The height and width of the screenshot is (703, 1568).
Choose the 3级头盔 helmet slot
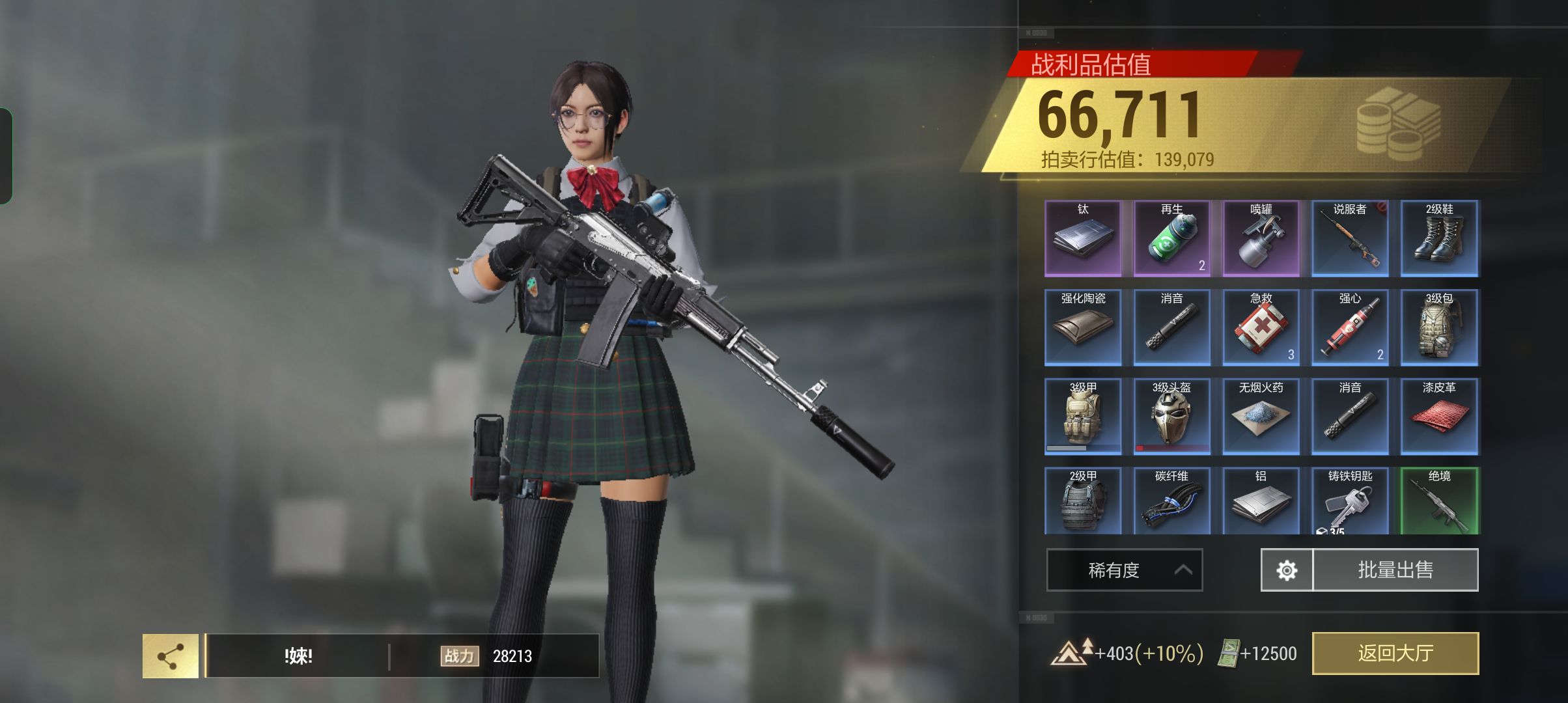pyautogui.click(x=1172, y=417)
